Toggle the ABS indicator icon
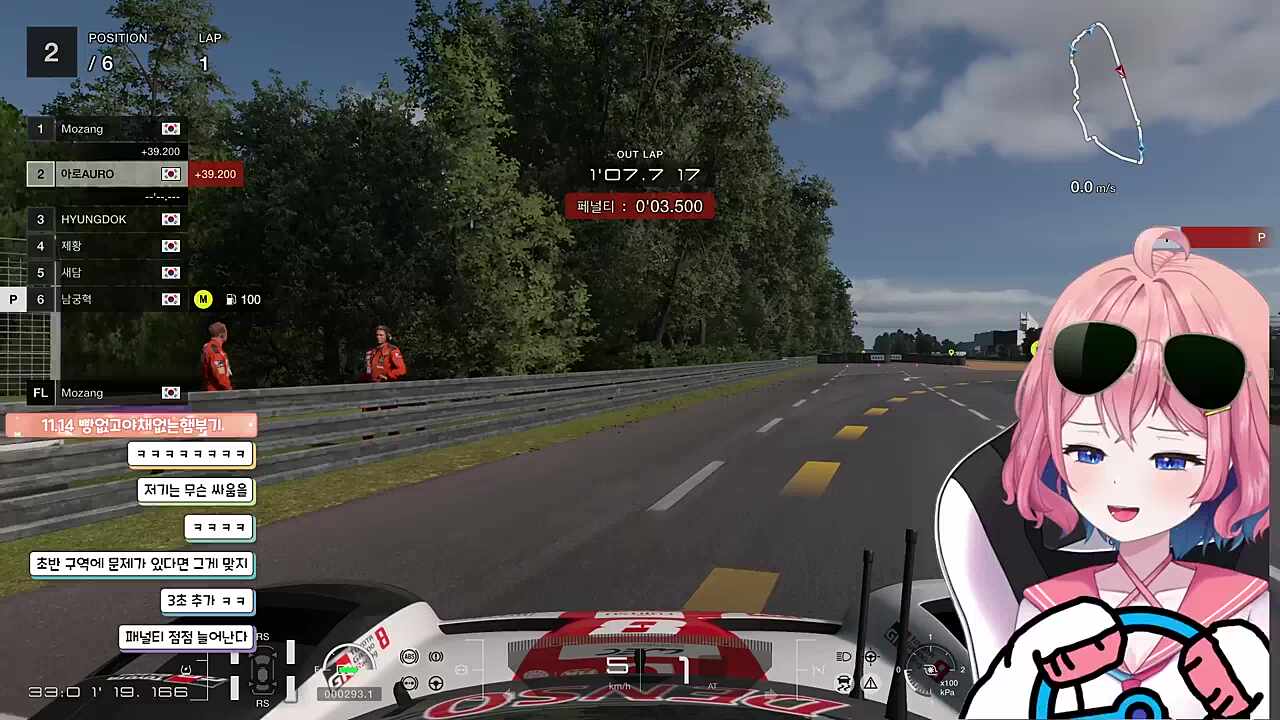Screen dimensions: 1280x720 tap(408, 656)
